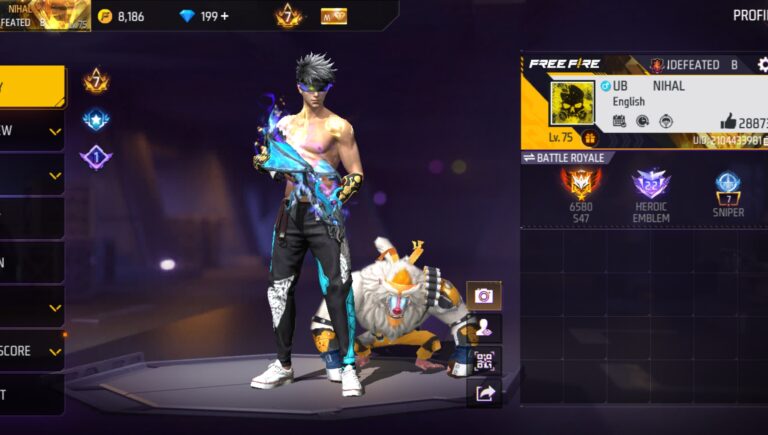Share the profile with the arrow button

click(x=484, y=393)
